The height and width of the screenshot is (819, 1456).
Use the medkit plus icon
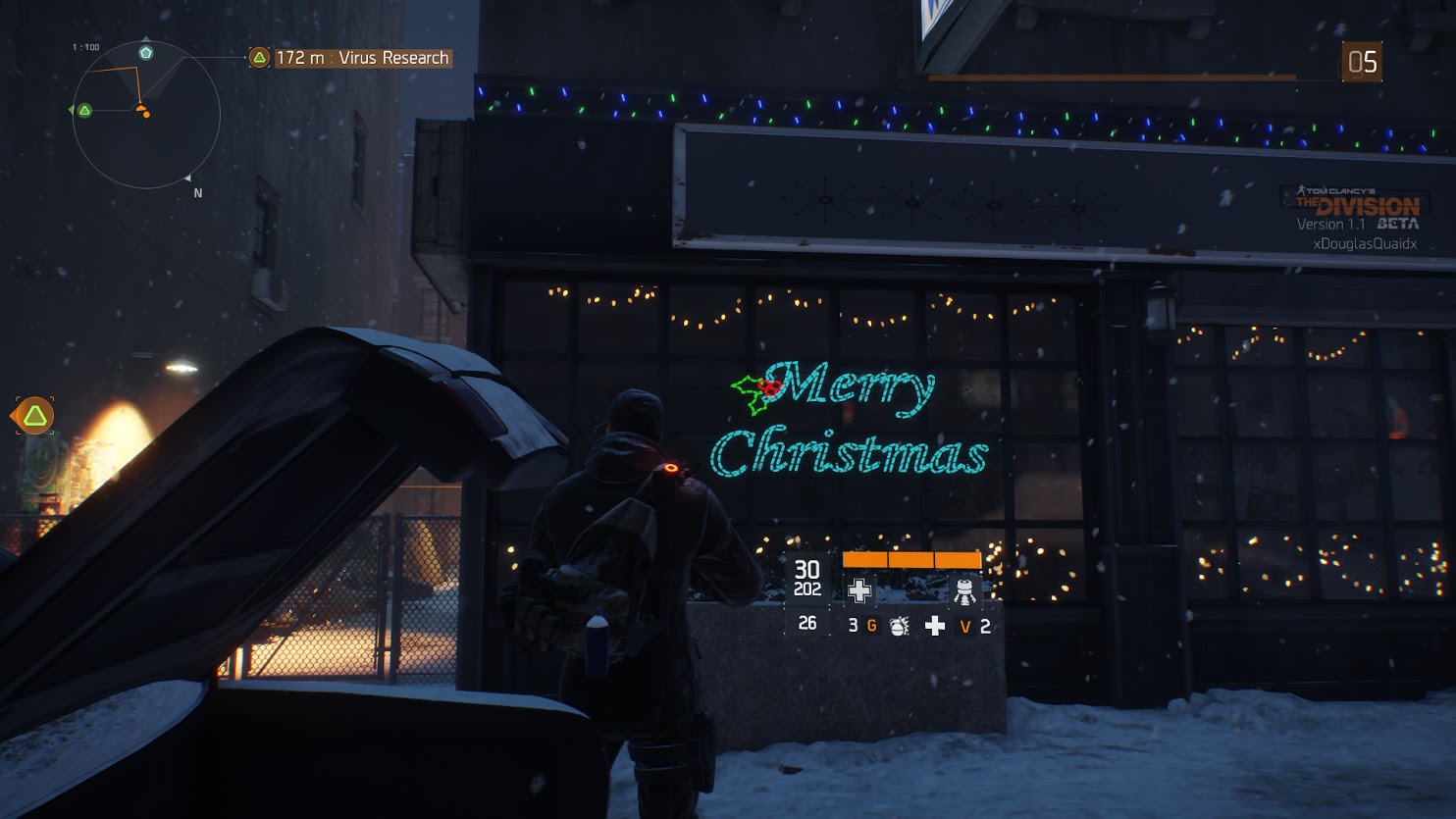[935, 626]
